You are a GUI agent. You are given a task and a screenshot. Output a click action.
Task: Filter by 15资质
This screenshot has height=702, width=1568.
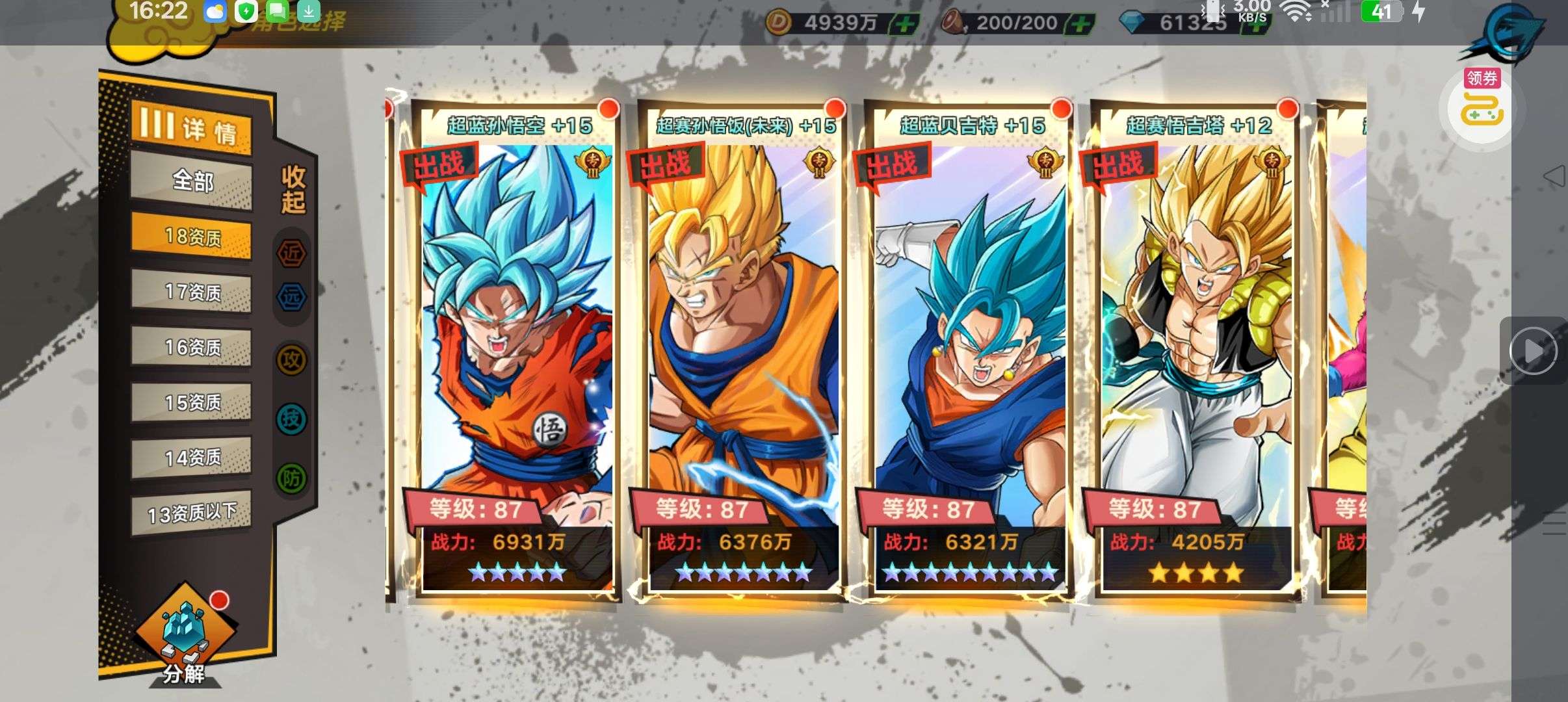192,402
